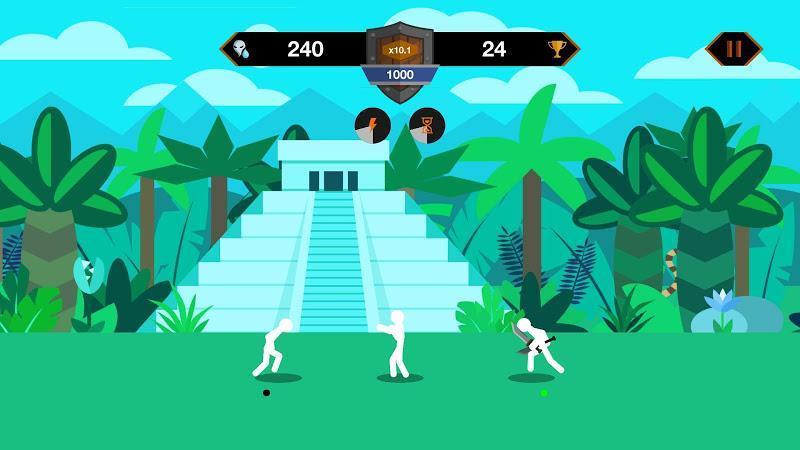Pause the game
The height and width of the screenshot is (450, 800).
click(734, 48)
